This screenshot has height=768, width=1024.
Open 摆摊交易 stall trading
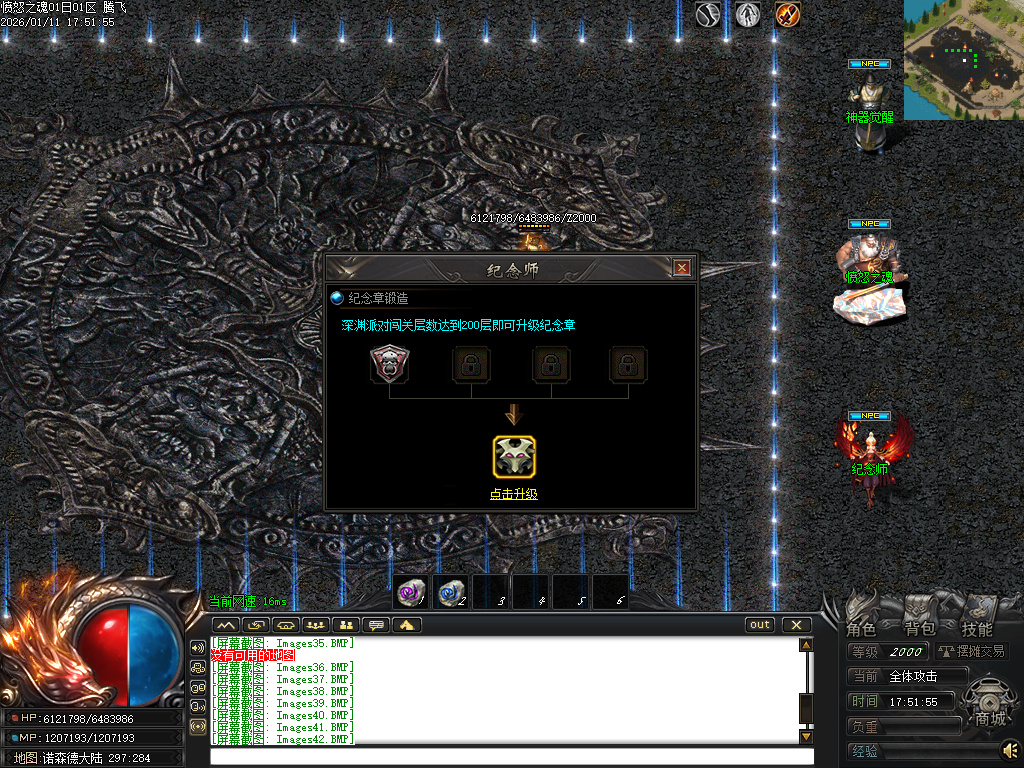[971, 651]
